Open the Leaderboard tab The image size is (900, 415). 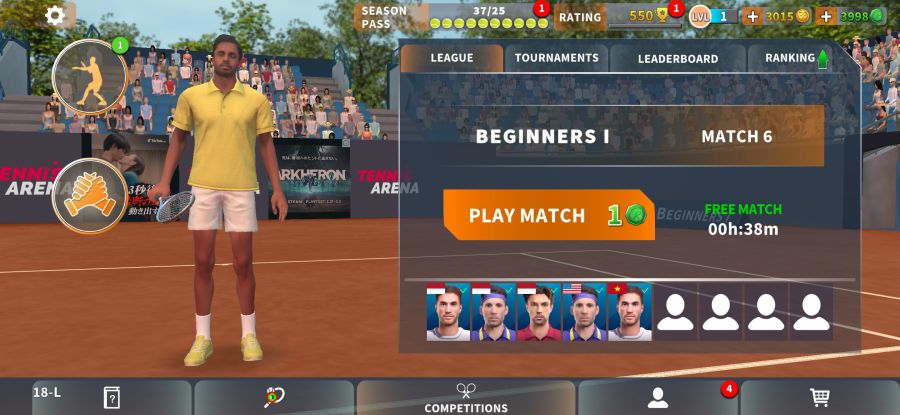pos(677,58)
